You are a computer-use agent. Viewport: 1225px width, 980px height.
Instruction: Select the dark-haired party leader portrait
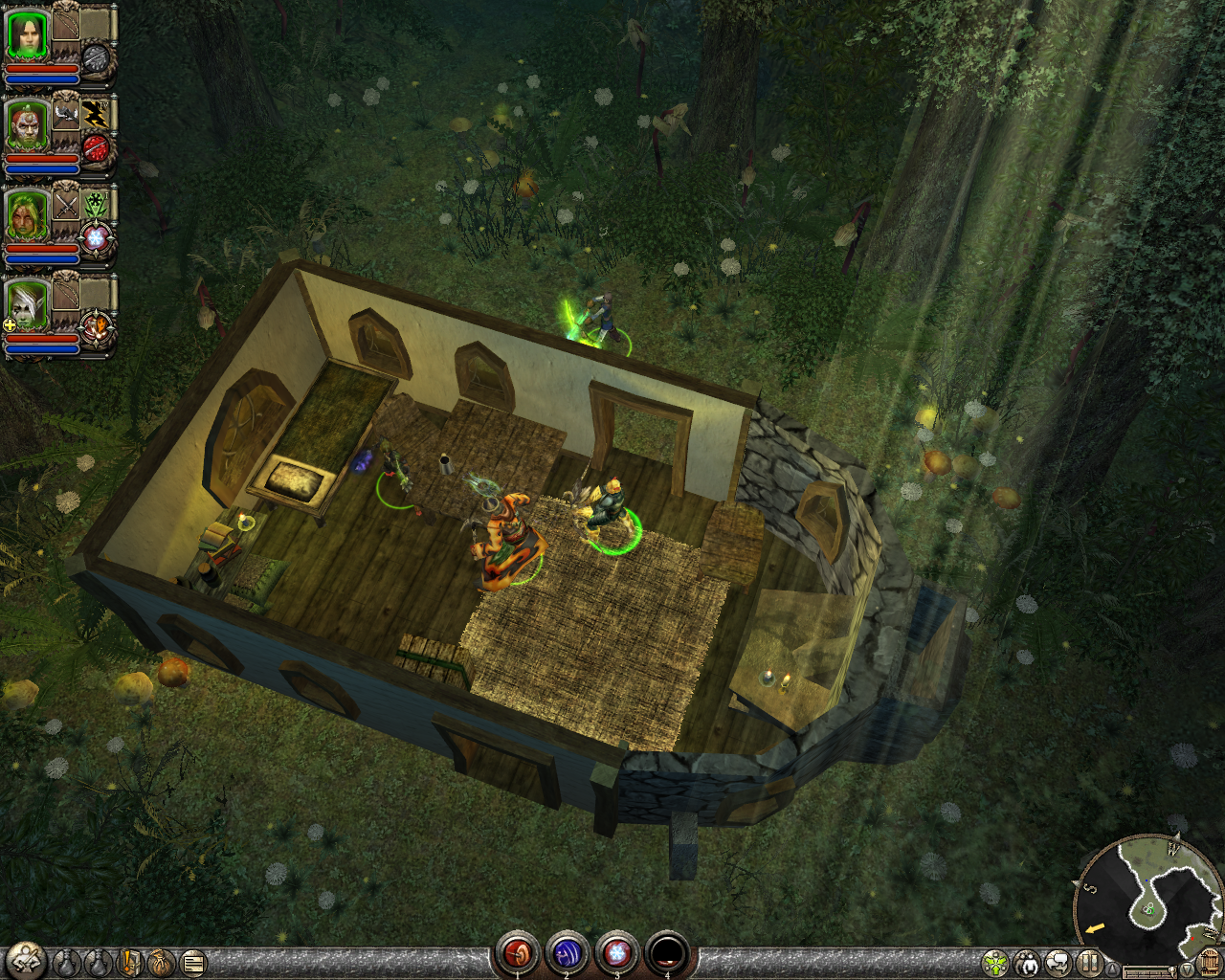(27, 35)
